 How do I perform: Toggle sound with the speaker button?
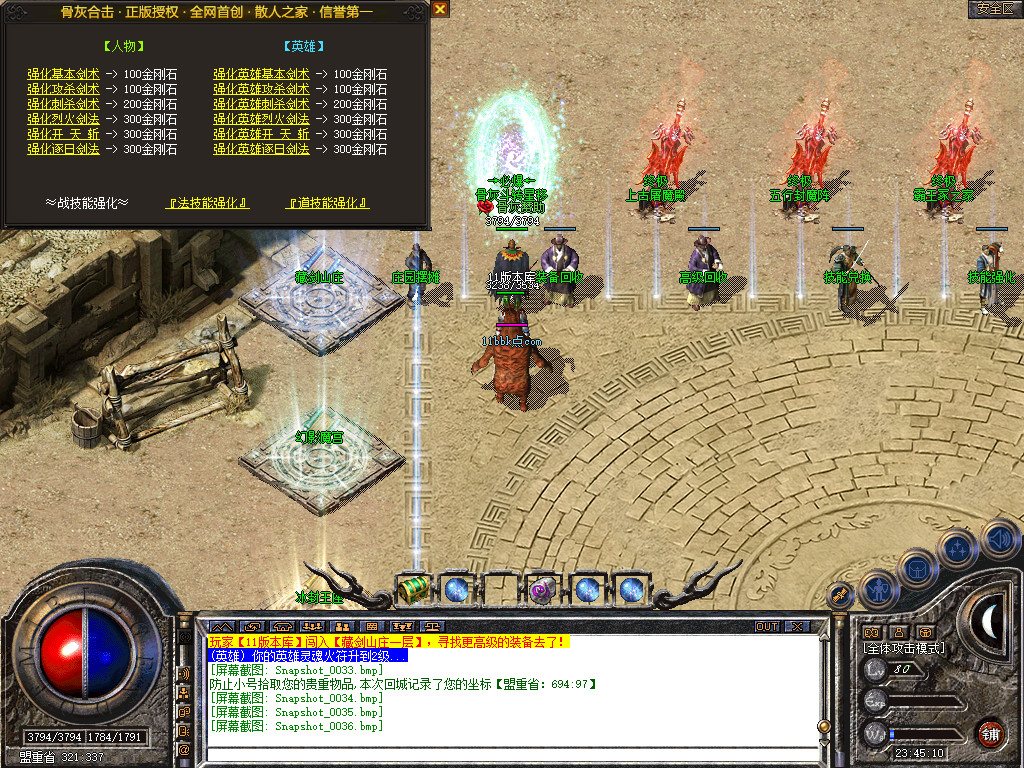click(998, 538)
